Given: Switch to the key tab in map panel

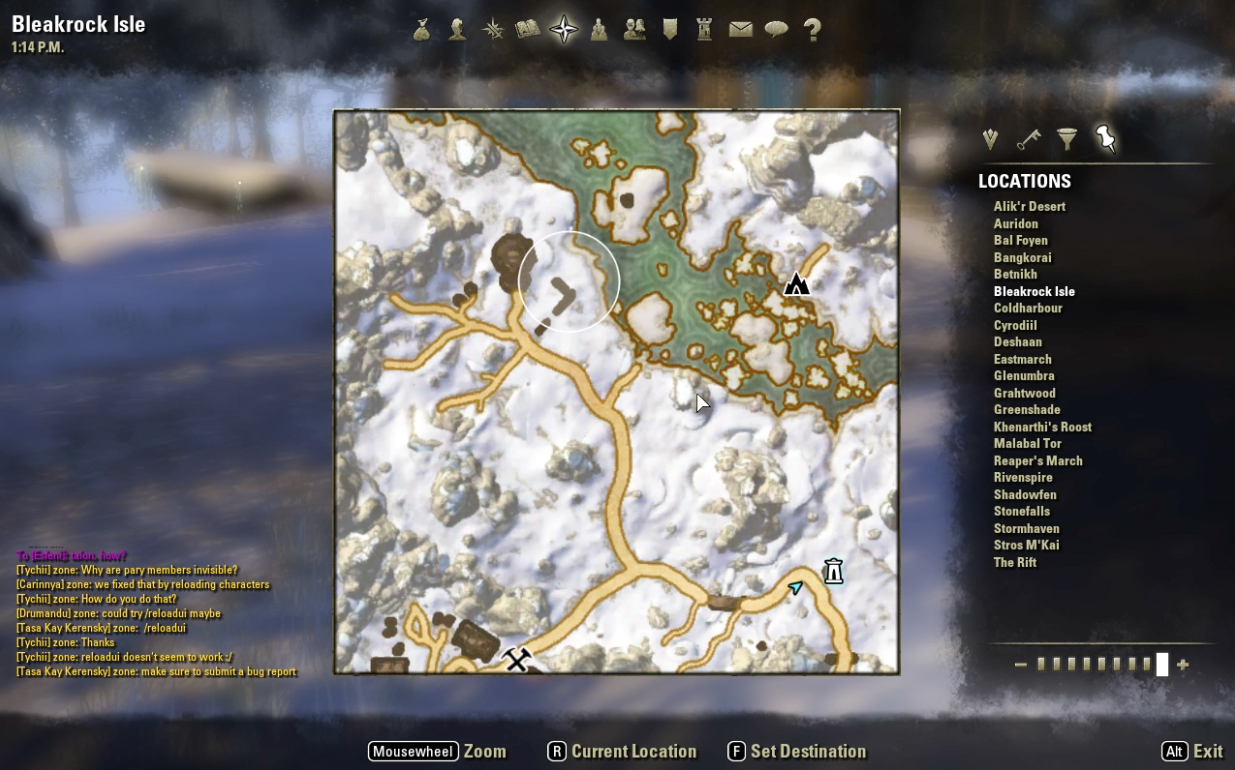Looking at the screenshot, I should [1028, 140].
